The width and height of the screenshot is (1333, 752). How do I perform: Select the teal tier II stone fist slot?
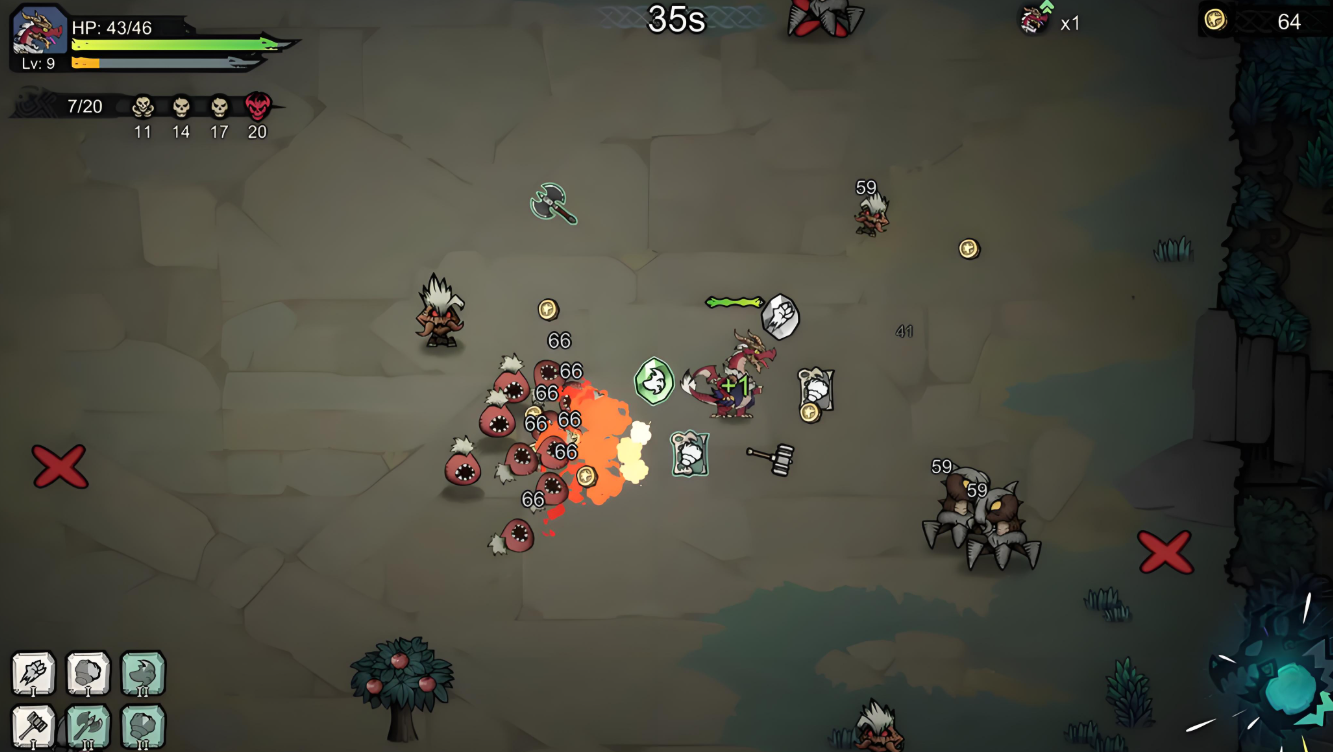point(143,726)
